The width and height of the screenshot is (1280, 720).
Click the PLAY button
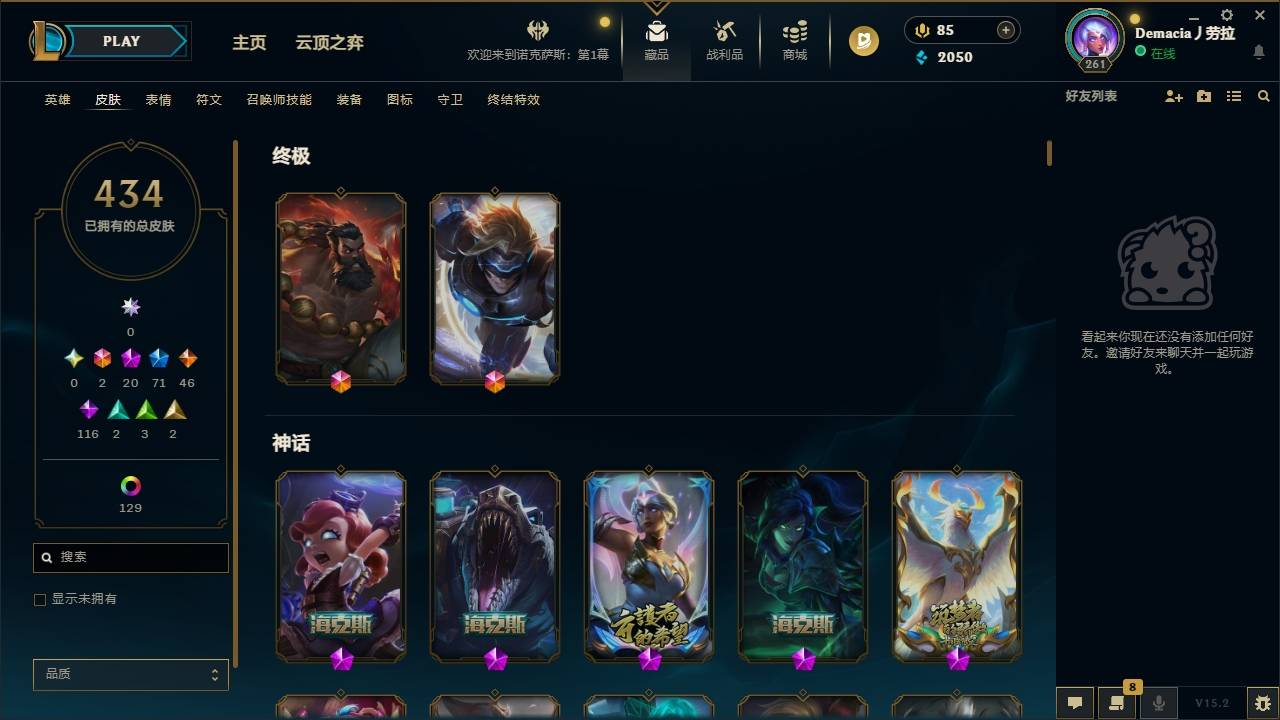[x=121, y=41]
